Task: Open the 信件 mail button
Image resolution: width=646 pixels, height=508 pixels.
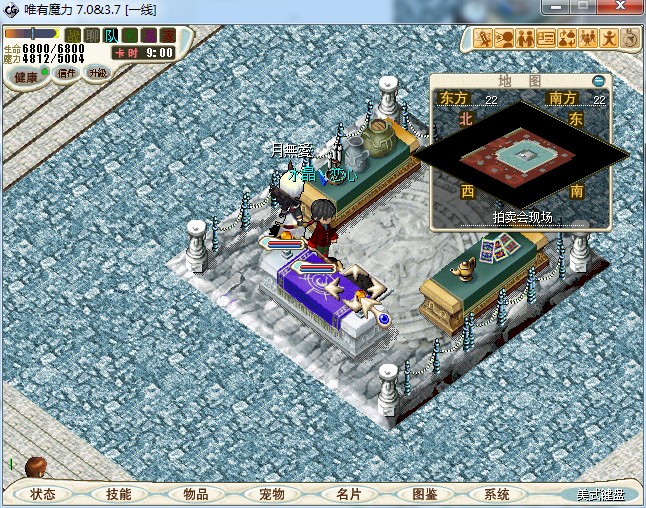Action: point(67,73)
